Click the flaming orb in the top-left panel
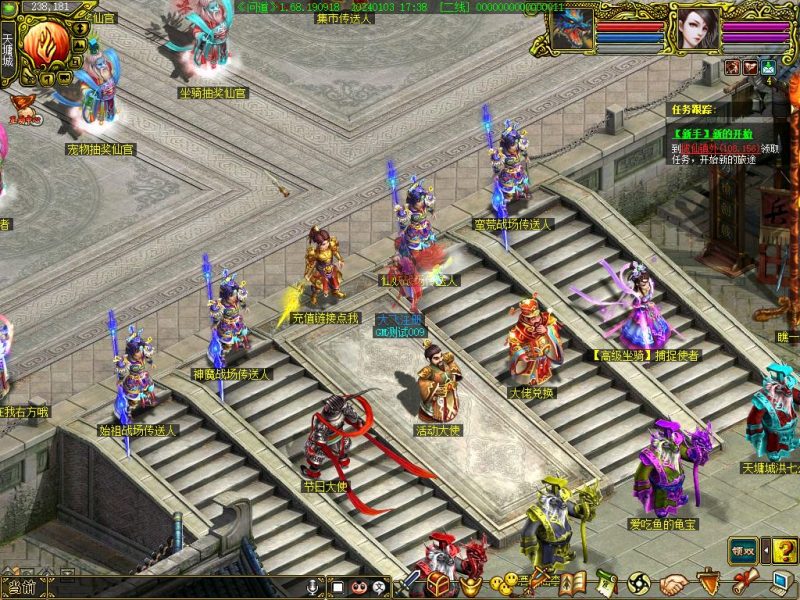Viewport: 800px width, 600px height. click(x=47, y=42)
